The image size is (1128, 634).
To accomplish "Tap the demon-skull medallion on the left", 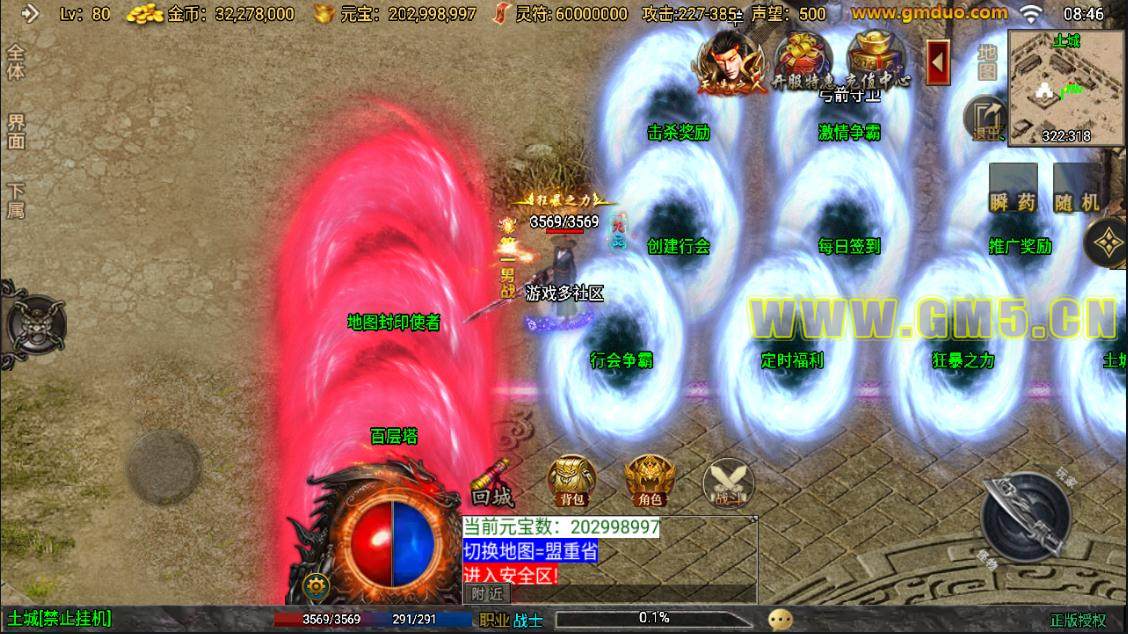I will [x=34, y=324].
